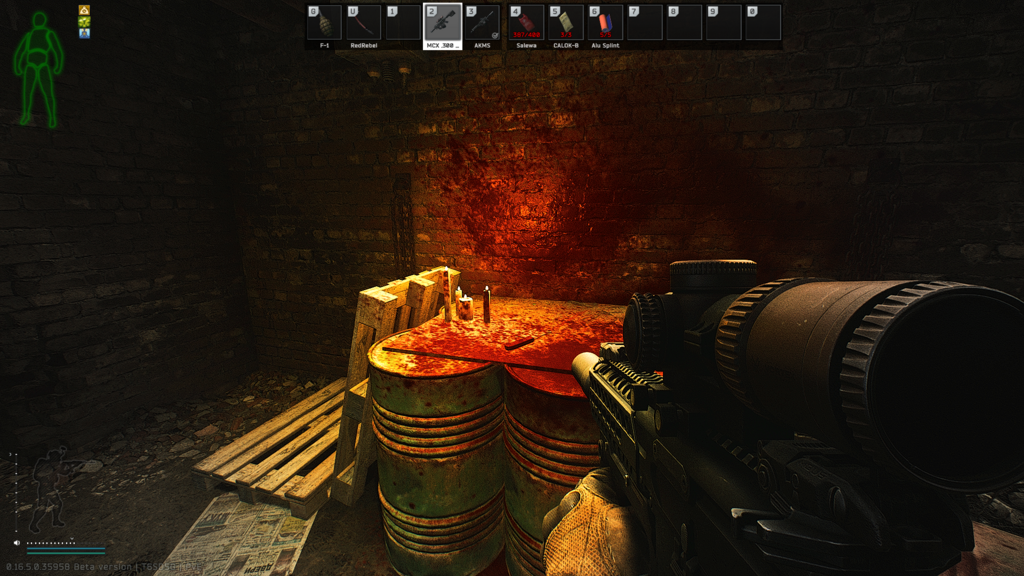Use the Salewa first aid kit slot
The width and height of the screenshot is (1024, 576).
point(526,23)
